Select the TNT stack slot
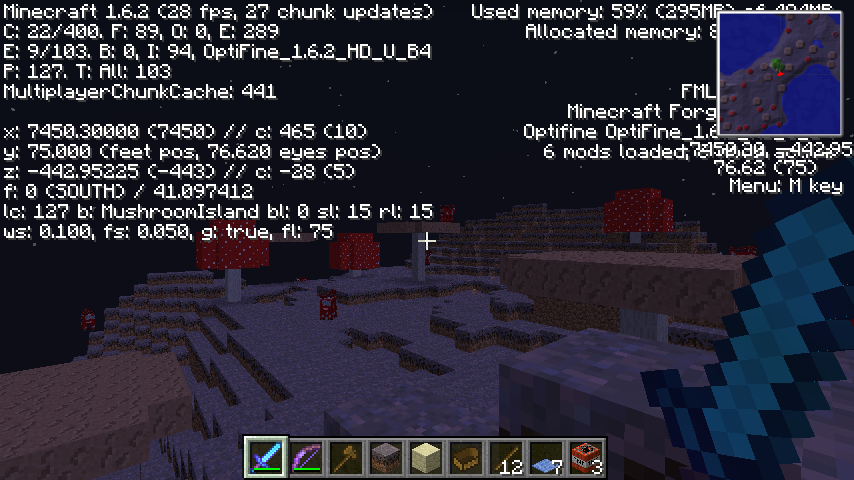Viewport: 854px width, 480px height. click(x=587, y=458)
